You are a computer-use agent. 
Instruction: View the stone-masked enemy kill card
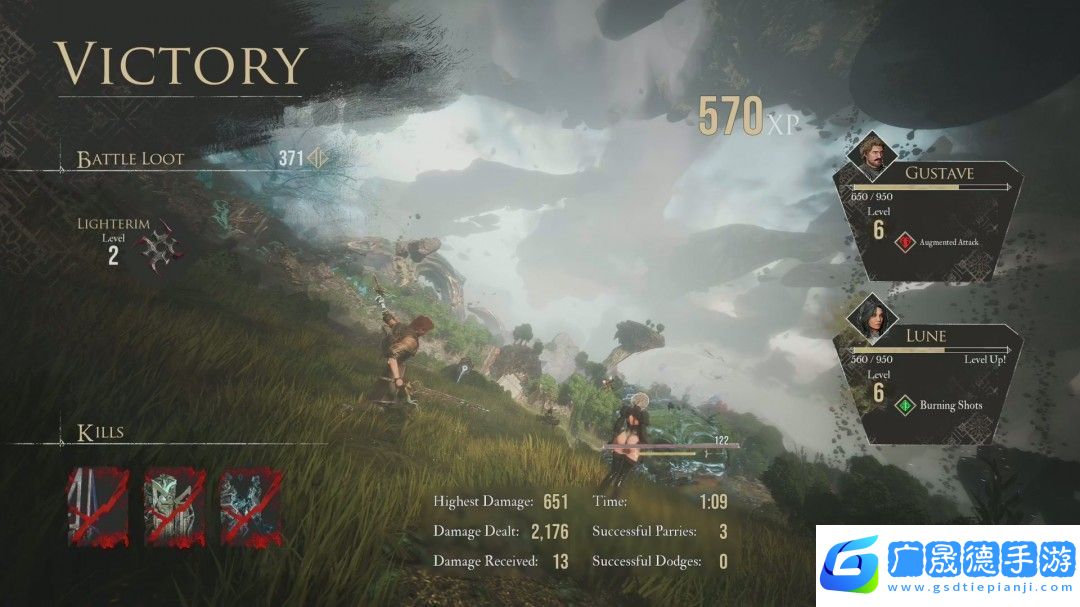pyautogui.click(x=174, y=508)
